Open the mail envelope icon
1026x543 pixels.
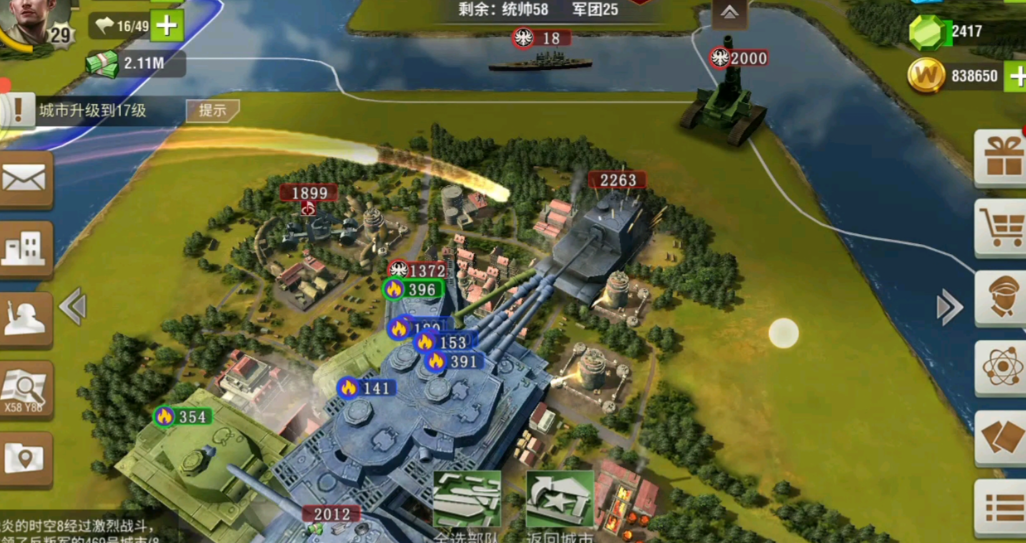tap(25, 178)
